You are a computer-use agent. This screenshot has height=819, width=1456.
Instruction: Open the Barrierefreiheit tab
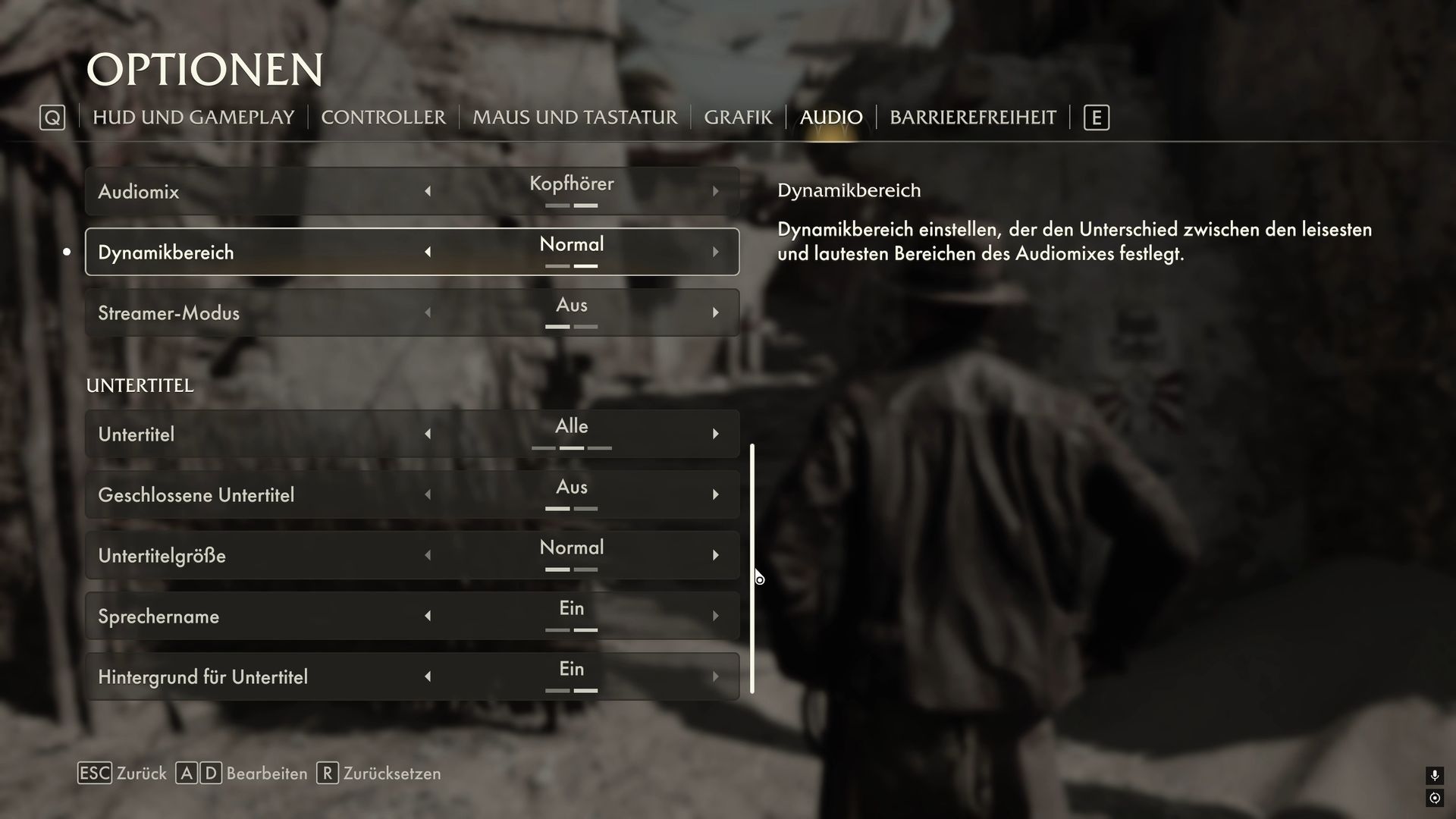pos(972,118)
